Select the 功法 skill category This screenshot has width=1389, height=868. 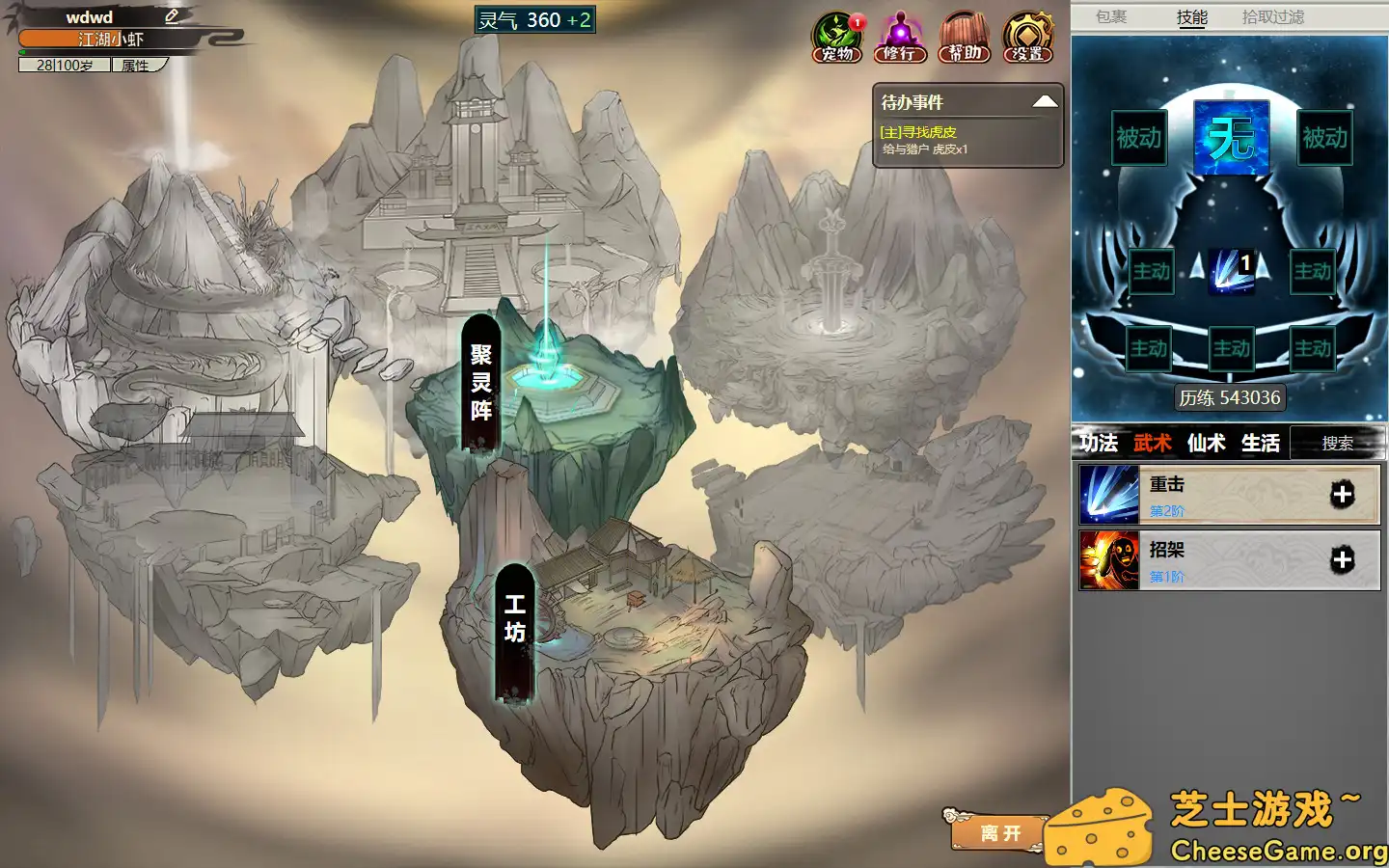1099,443
